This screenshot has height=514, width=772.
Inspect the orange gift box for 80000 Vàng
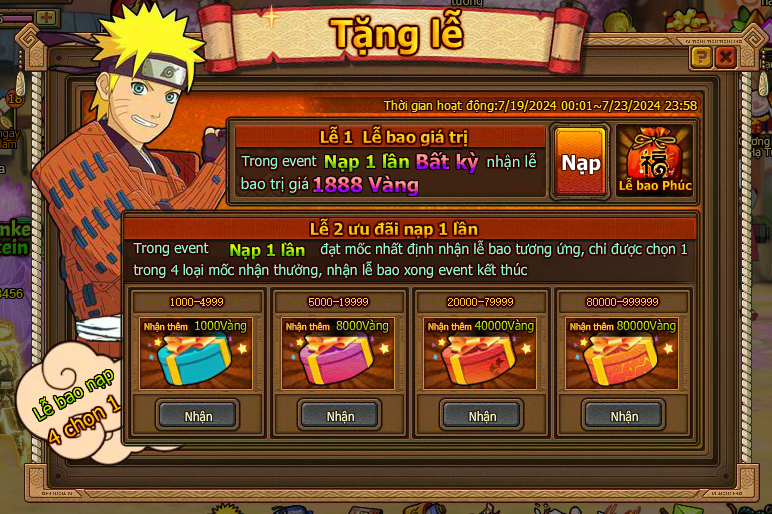coord(623,360)
